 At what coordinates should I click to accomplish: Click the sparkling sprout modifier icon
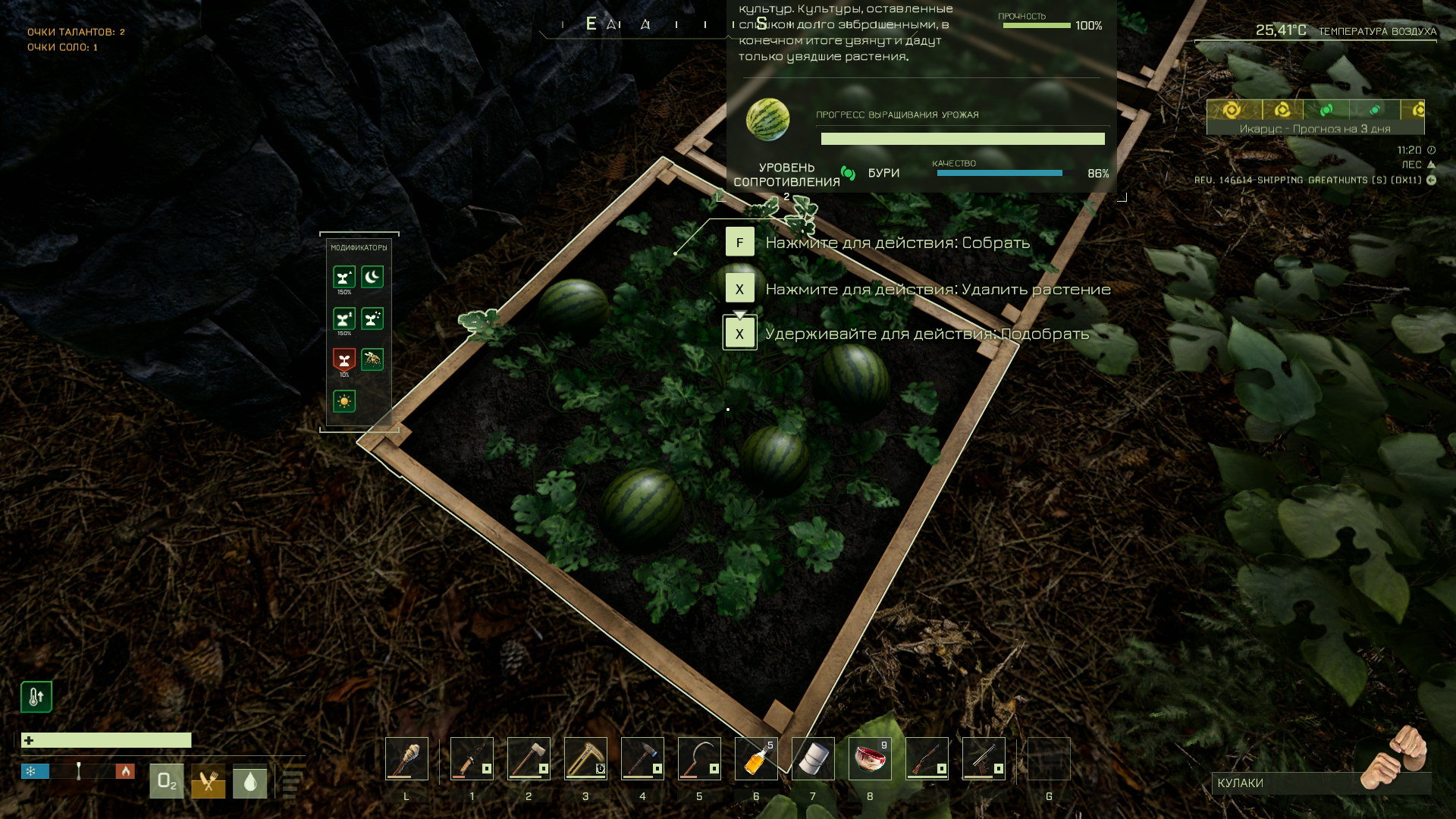[372, 318]
